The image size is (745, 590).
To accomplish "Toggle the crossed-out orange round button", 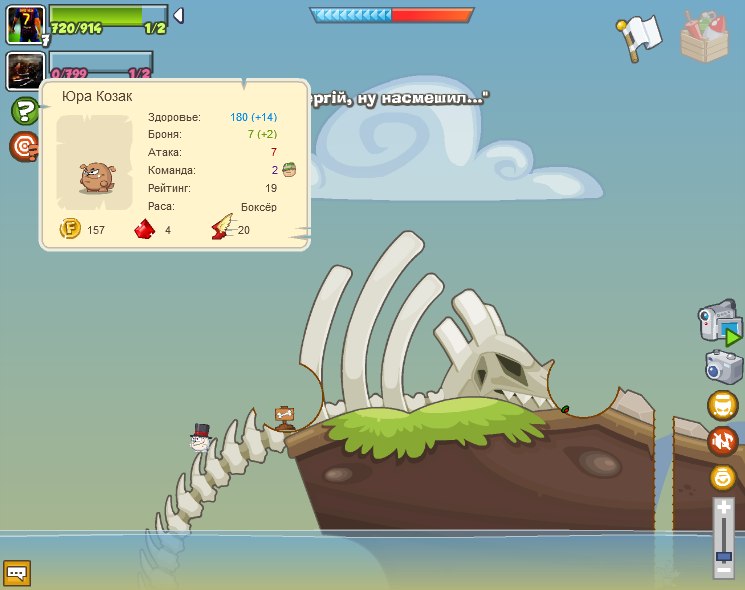I will pos(723,441).
